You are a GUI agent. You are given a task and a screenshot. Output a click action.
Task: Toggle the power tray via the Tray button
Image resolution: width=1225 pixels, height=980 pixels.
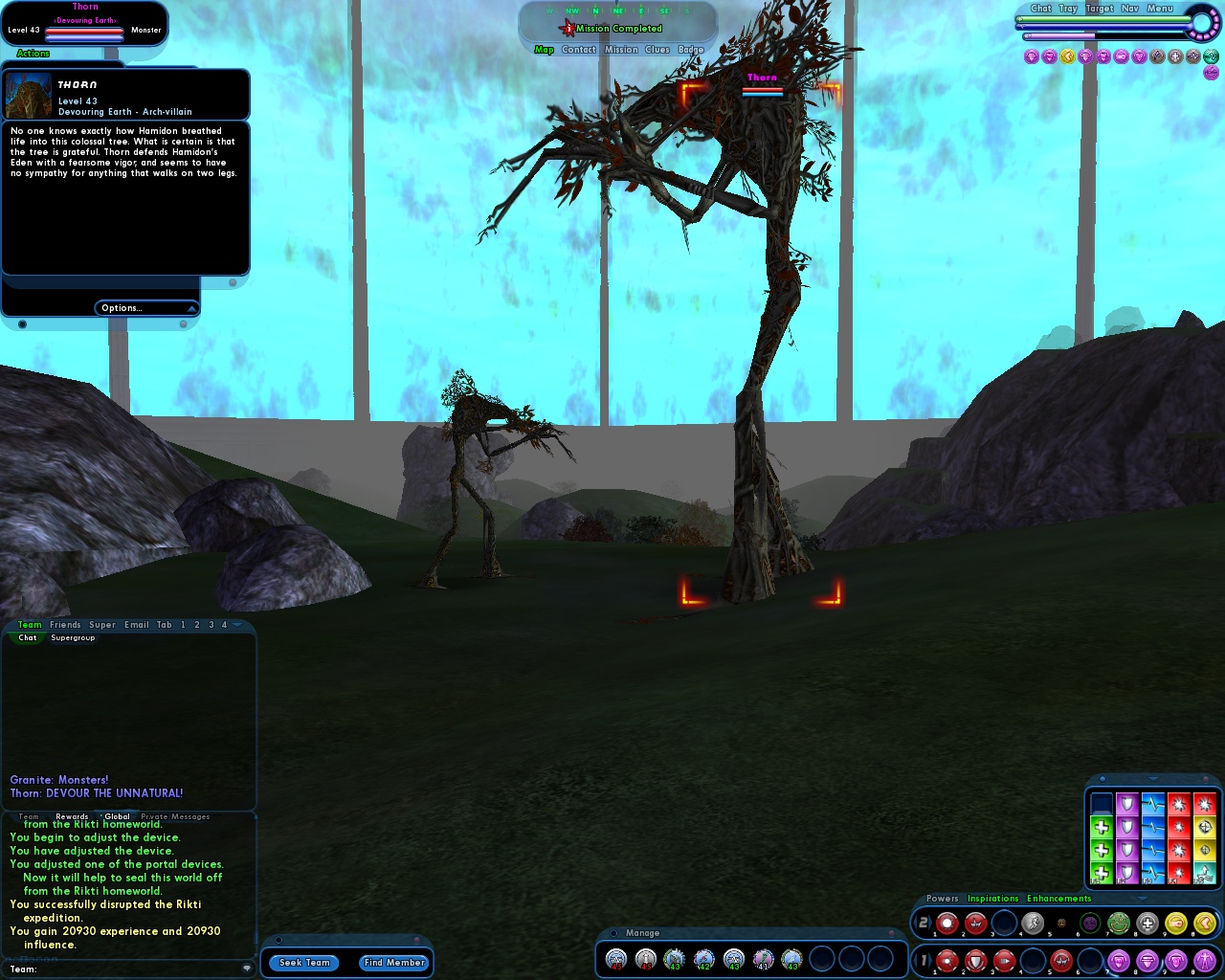tap(1068, 9)
